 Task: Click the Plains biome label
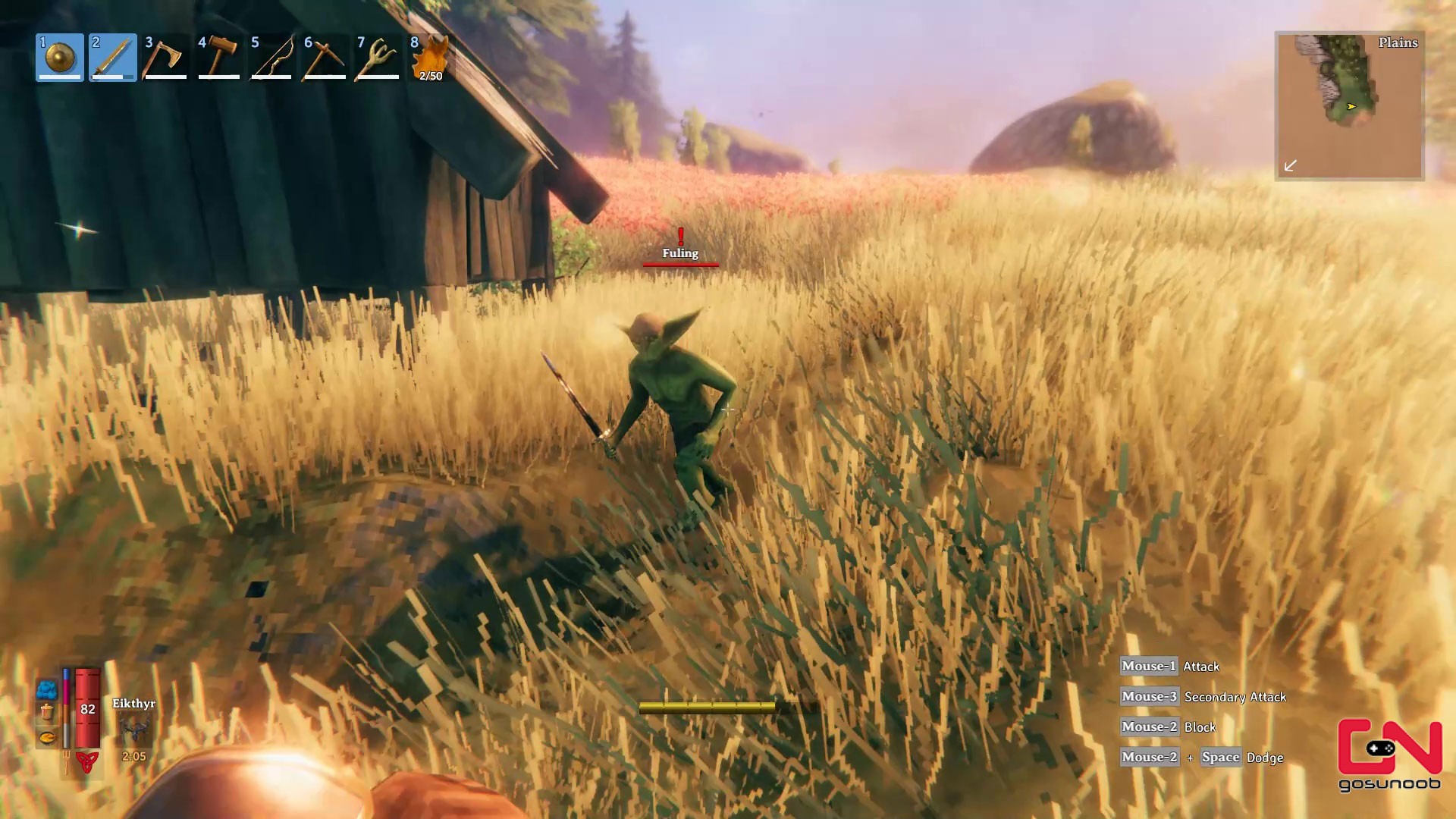[x=1398, y=43]
